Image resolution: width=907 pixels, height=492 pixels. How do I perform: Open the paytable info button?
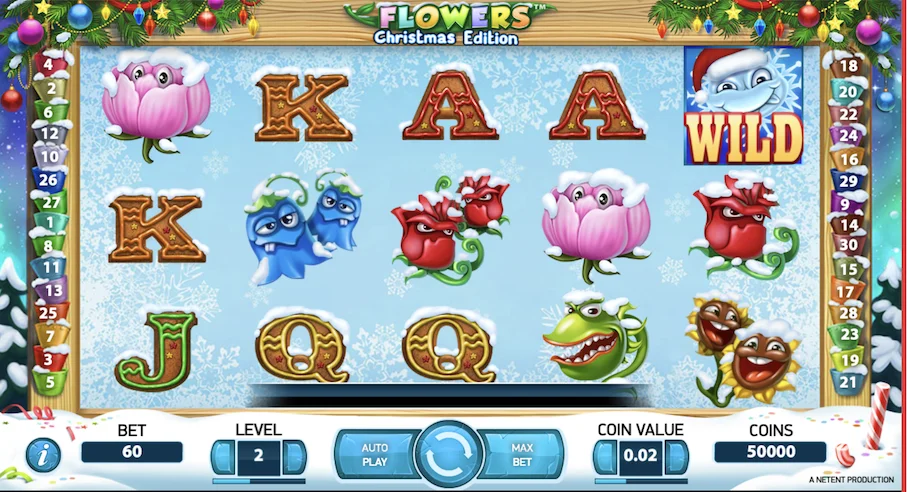[43, 455]
